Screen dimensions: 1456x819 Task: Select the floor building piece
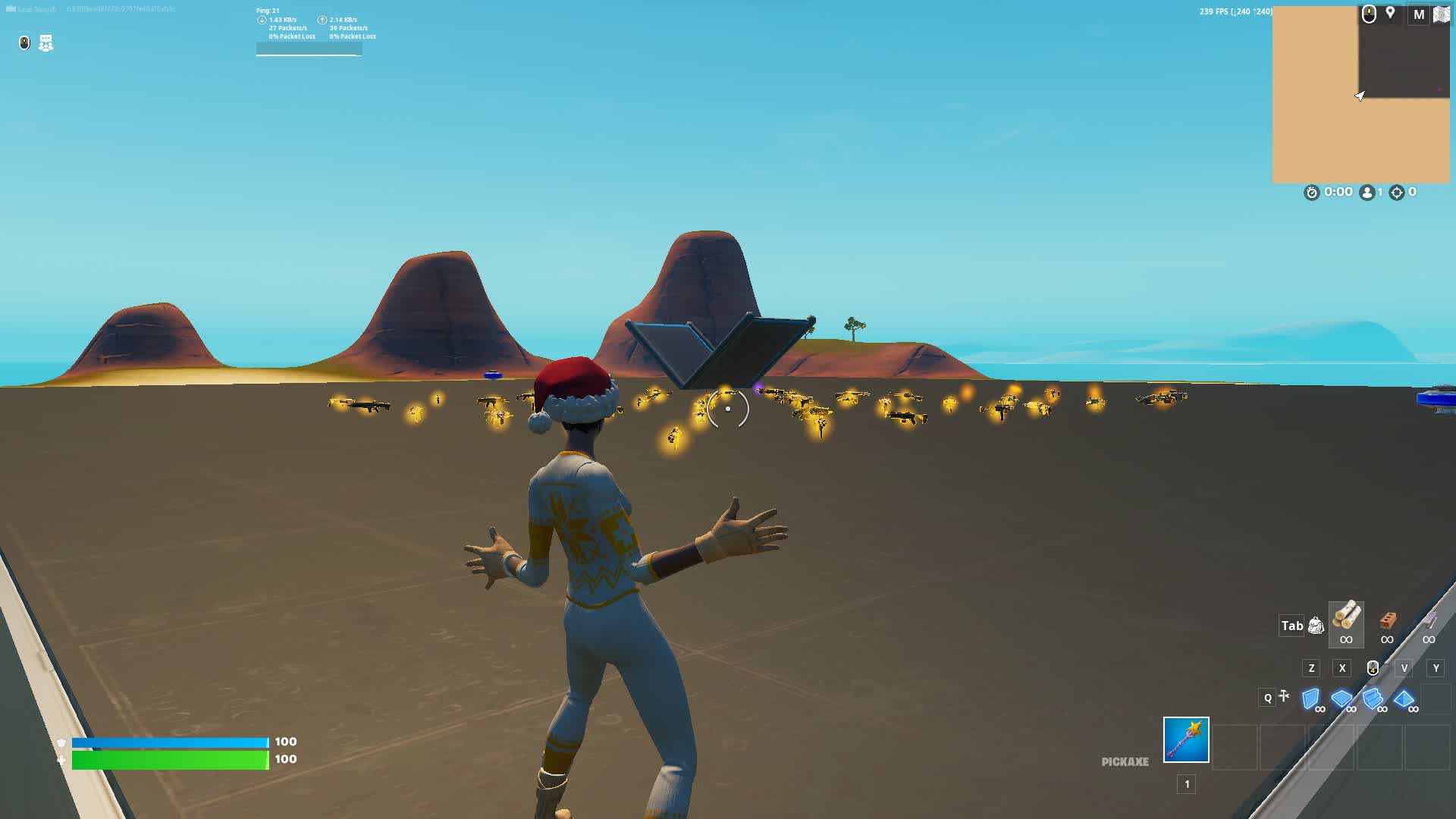coord(1341,698)
